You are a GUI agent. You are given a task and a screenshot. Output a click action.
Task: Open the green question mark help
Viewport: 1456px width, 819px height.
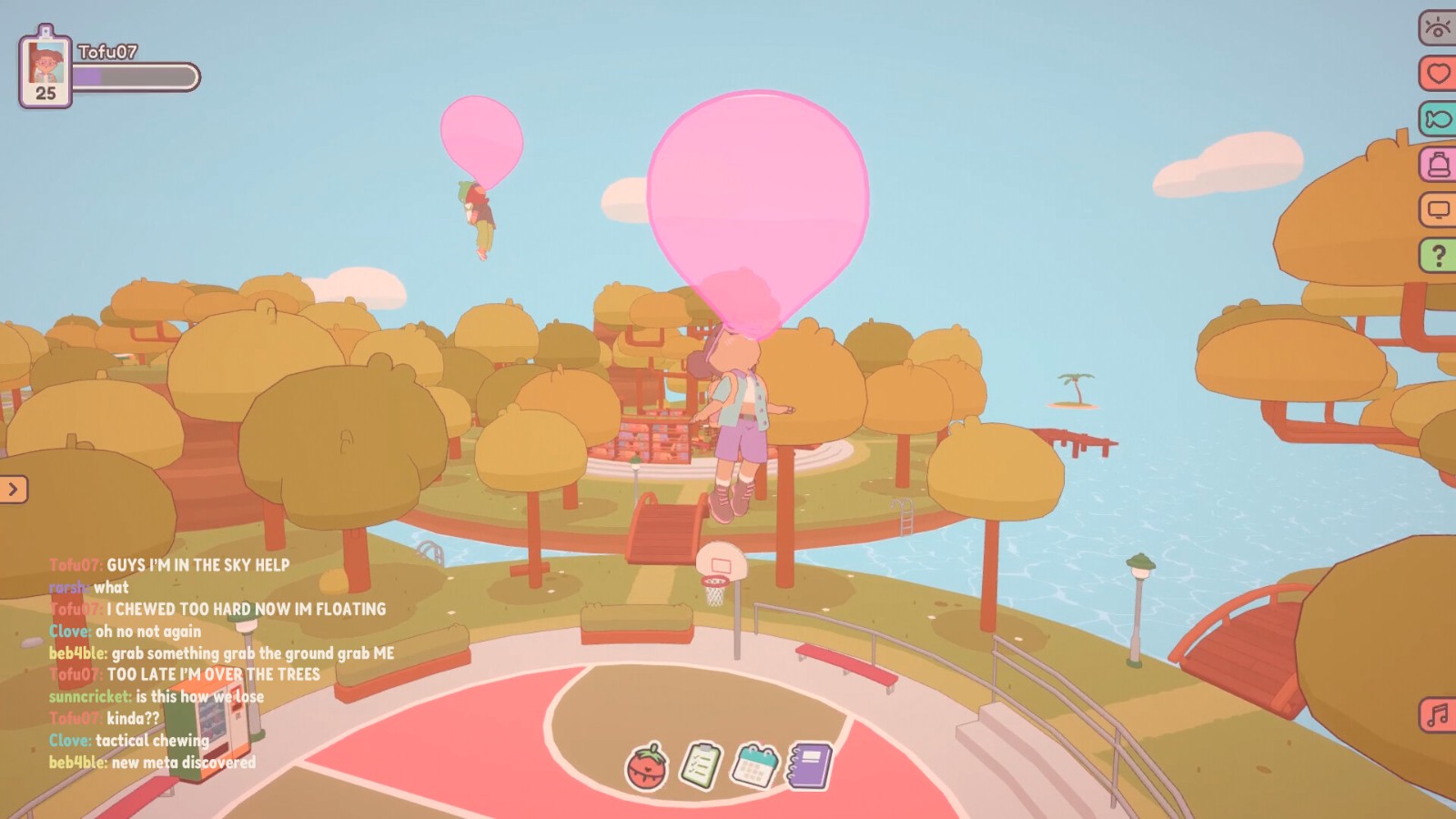coord(1438,256)
